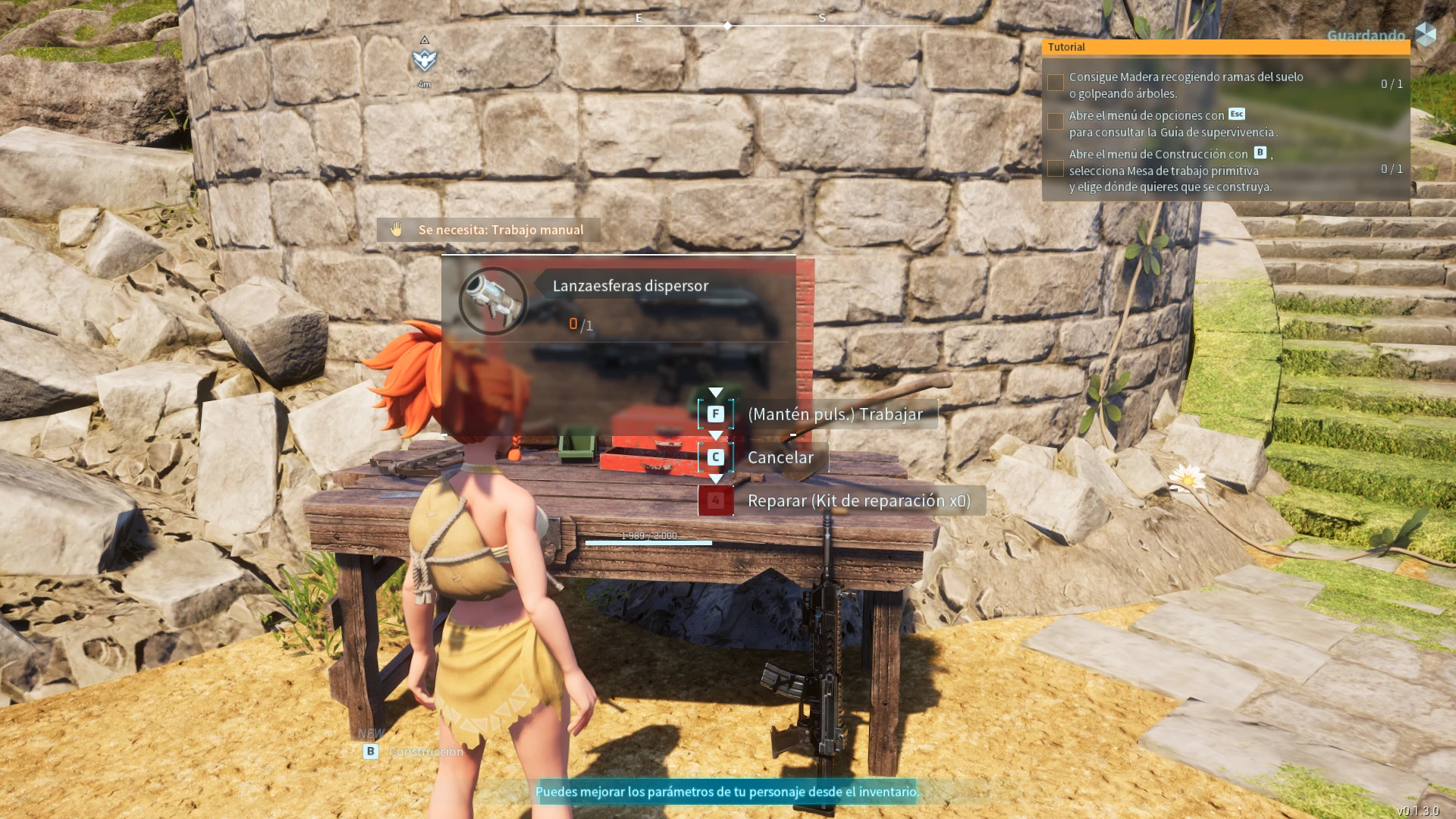Select the Cancelar option
This screenshot has height=819, width=1456.
click(x=780, y=457)
